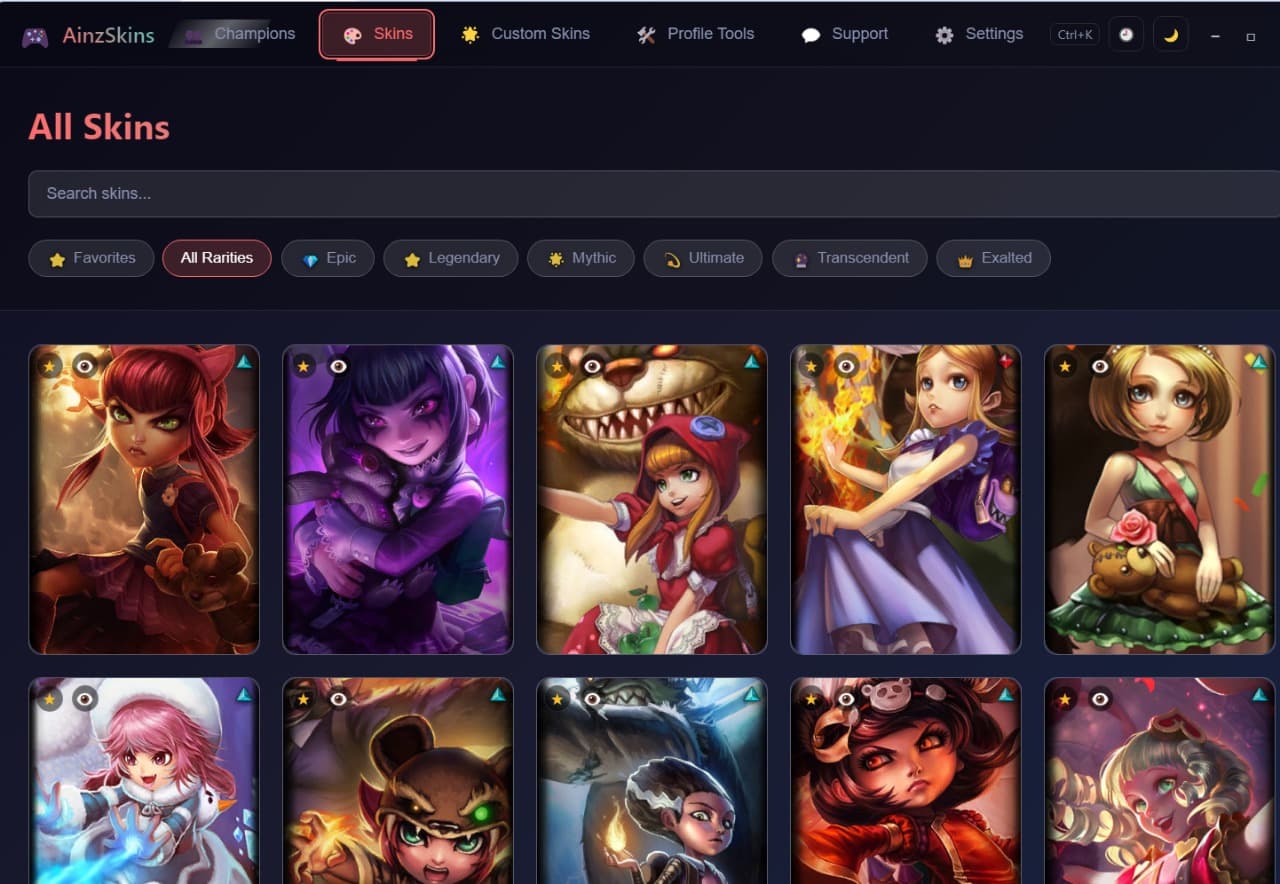
Task: Toggle dark mode with the moon icon
Action: (x=1170, y=34)
